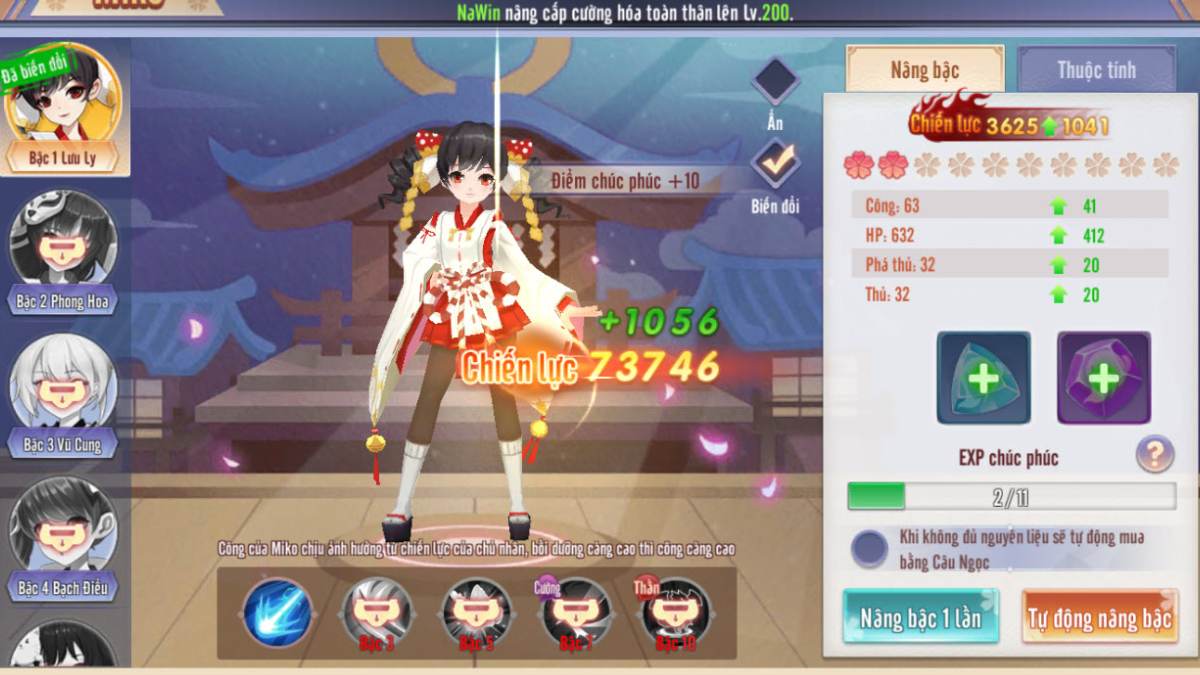Inspect the locked Bậc 3 skill
This screenshot has width=1200, height=675.
coord(377,612)
